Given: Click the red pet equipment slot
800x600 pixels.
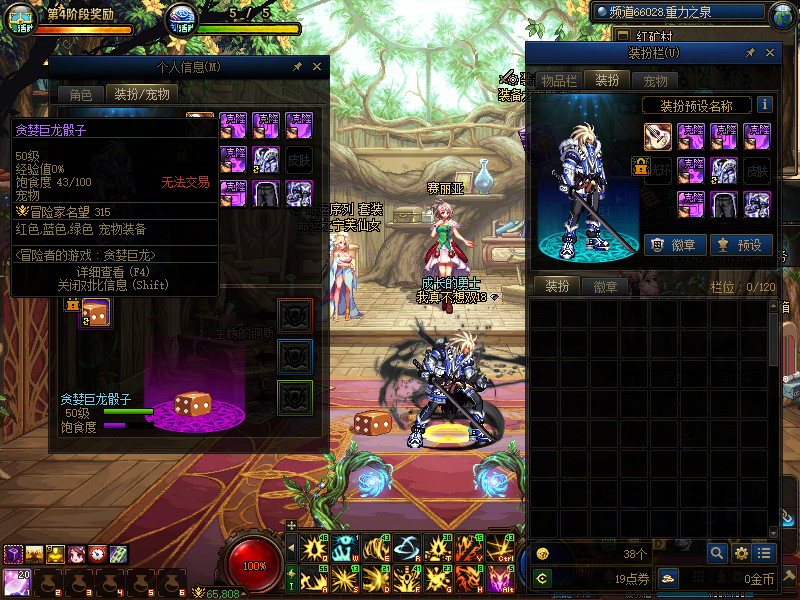Looking at the screenshot, I should tap(295, 316).
